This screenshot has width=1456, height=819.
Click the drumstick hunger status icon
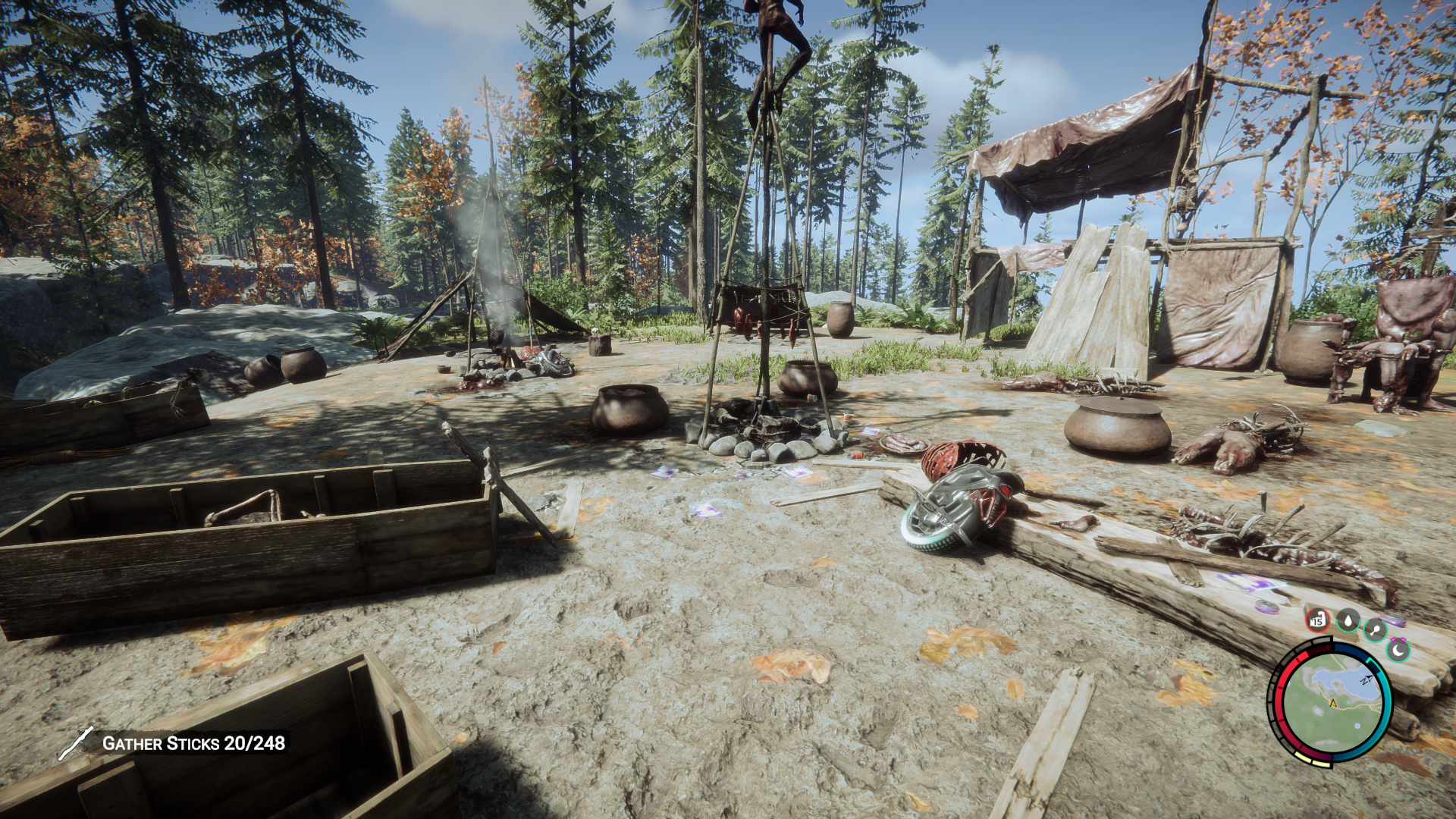click(1375, 629)
